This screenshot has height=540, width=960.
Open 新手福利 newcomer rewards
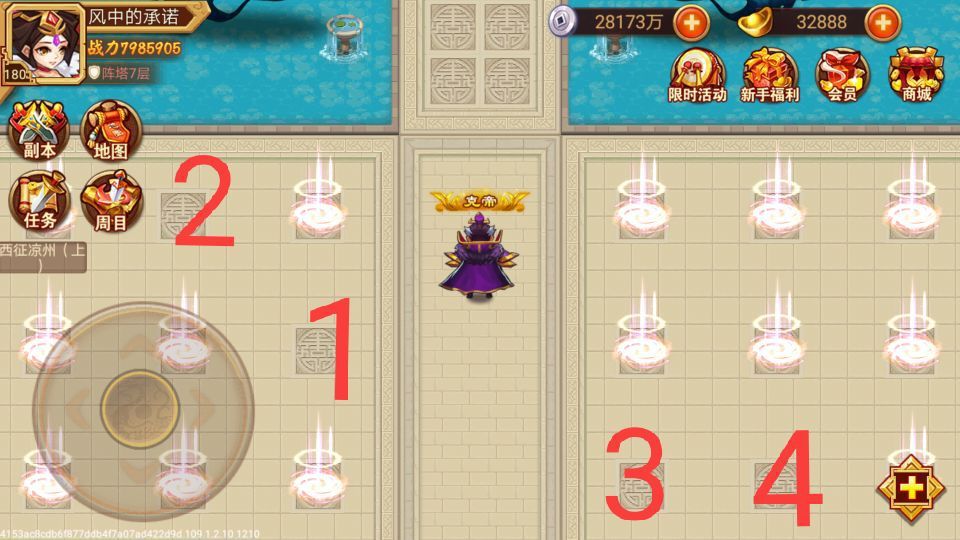click(x=770, y=75)
